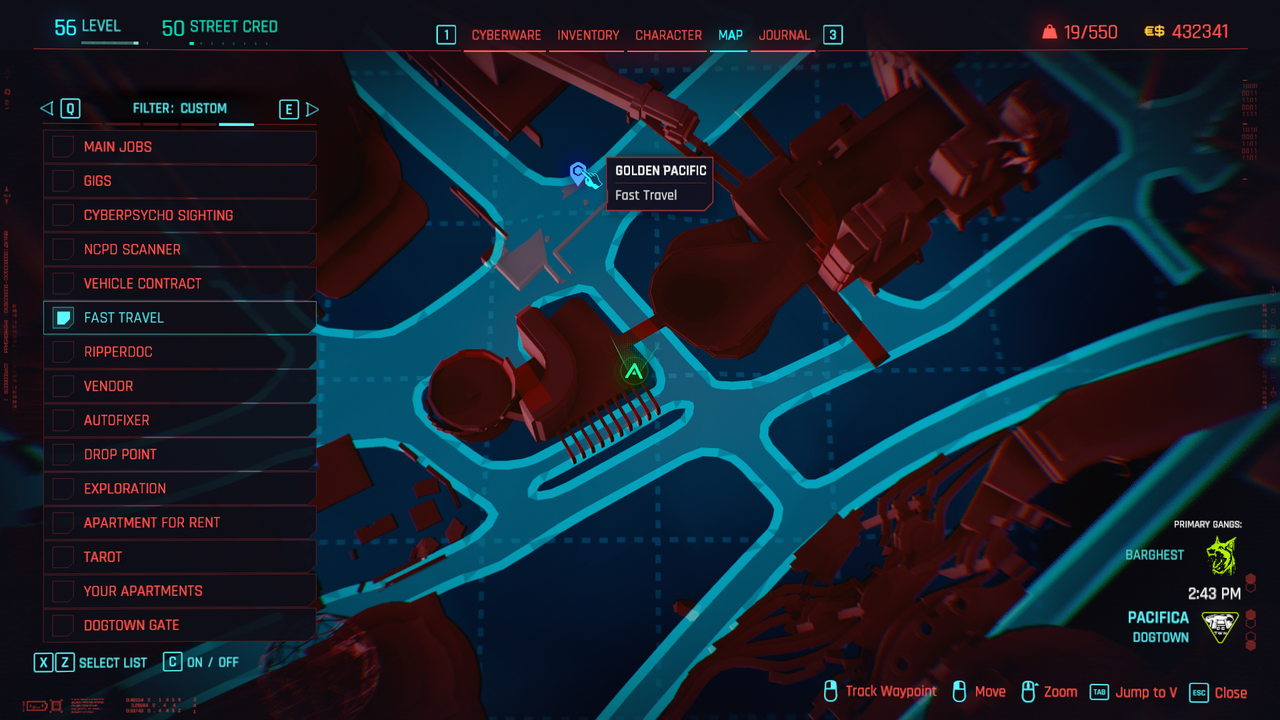Image resolution: width=1280 pixels, height=720 pixels.
Task: Show Vendor markers on map
Action: (x=63, y=386)
